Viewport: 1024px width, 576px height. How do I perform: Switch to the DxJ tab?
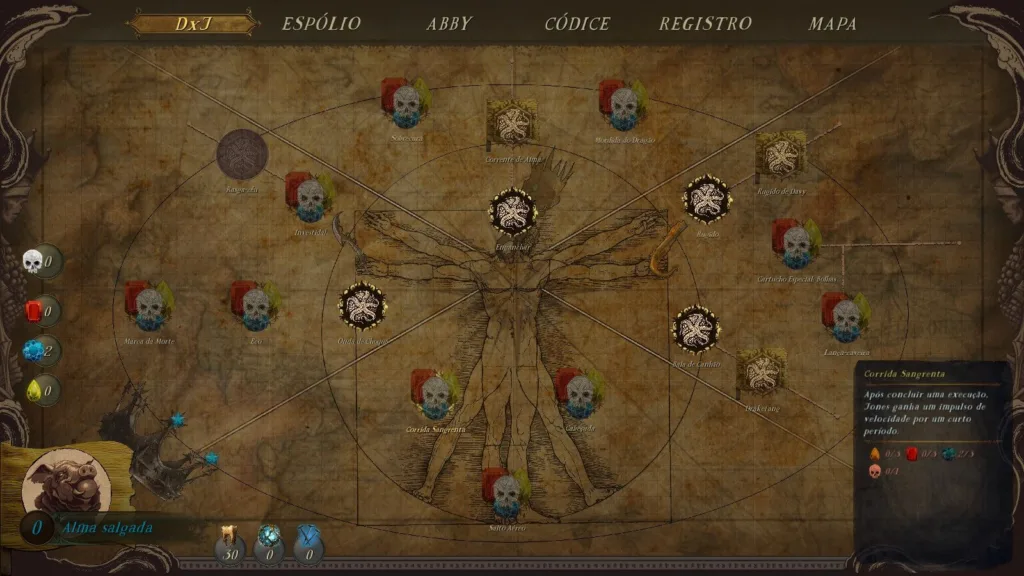(x=193, y=24)
